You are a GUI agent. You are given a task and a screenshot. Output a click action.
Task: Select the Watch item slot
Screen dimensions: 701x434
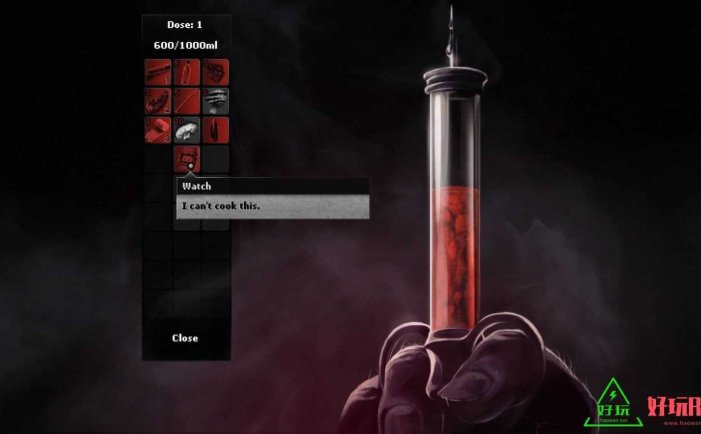pyautogui.click(x=187, y=158)
